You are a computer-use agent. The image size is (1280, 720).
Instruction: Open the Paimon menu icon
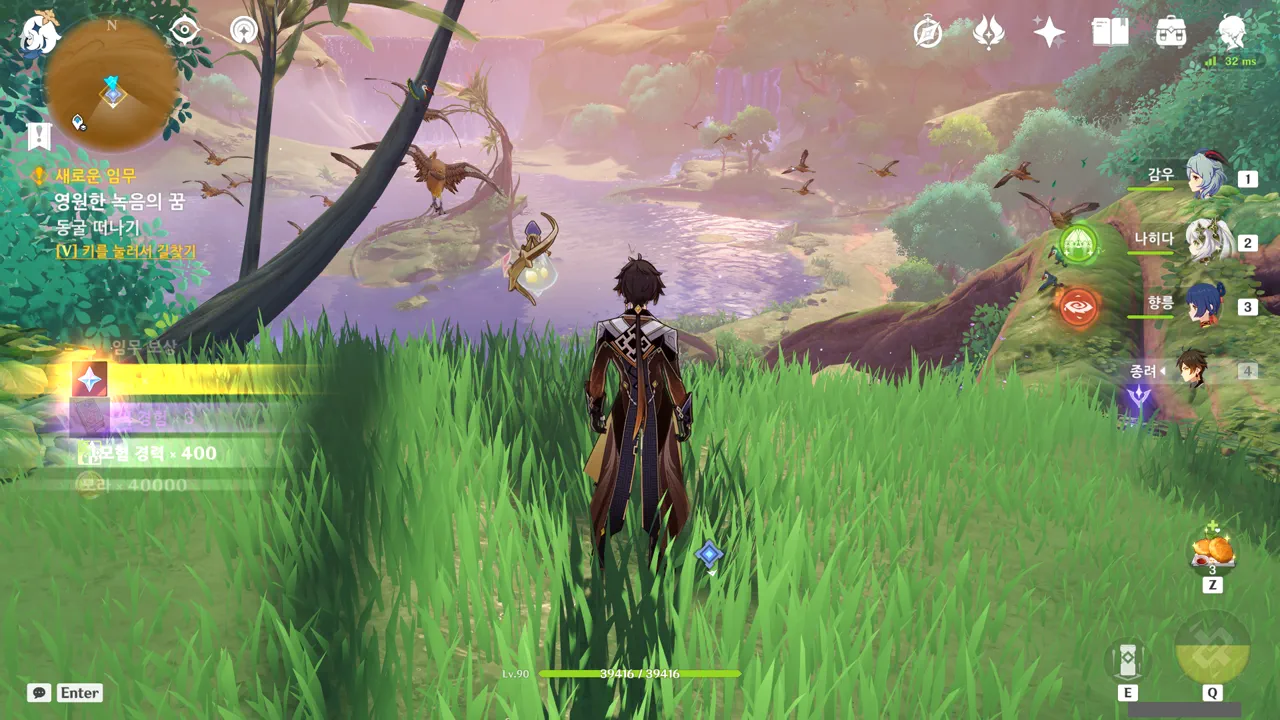40,32
